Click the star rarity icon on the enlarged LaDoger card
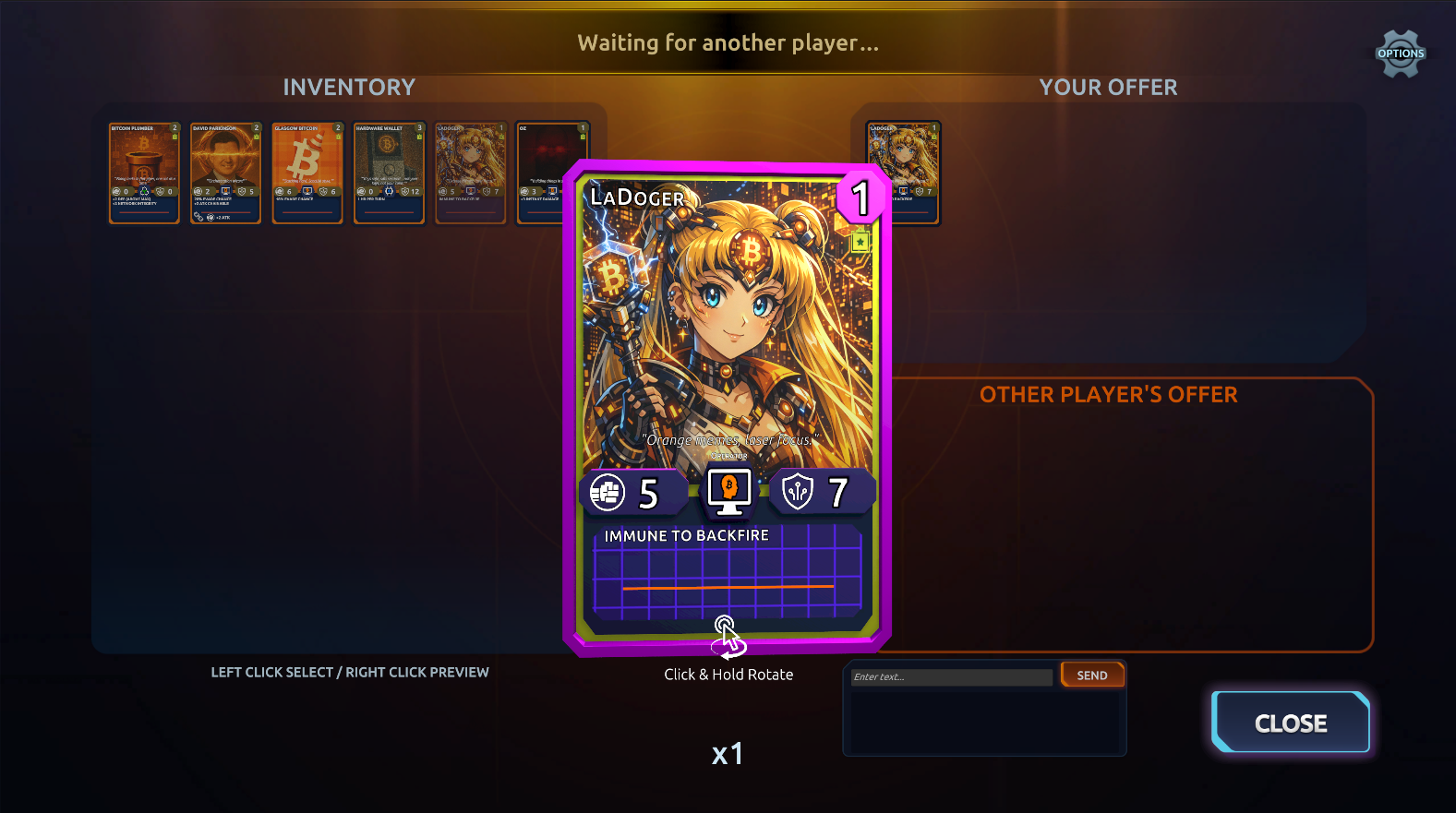This screenshot has width=1456, height=813. [x=860, y=241]
